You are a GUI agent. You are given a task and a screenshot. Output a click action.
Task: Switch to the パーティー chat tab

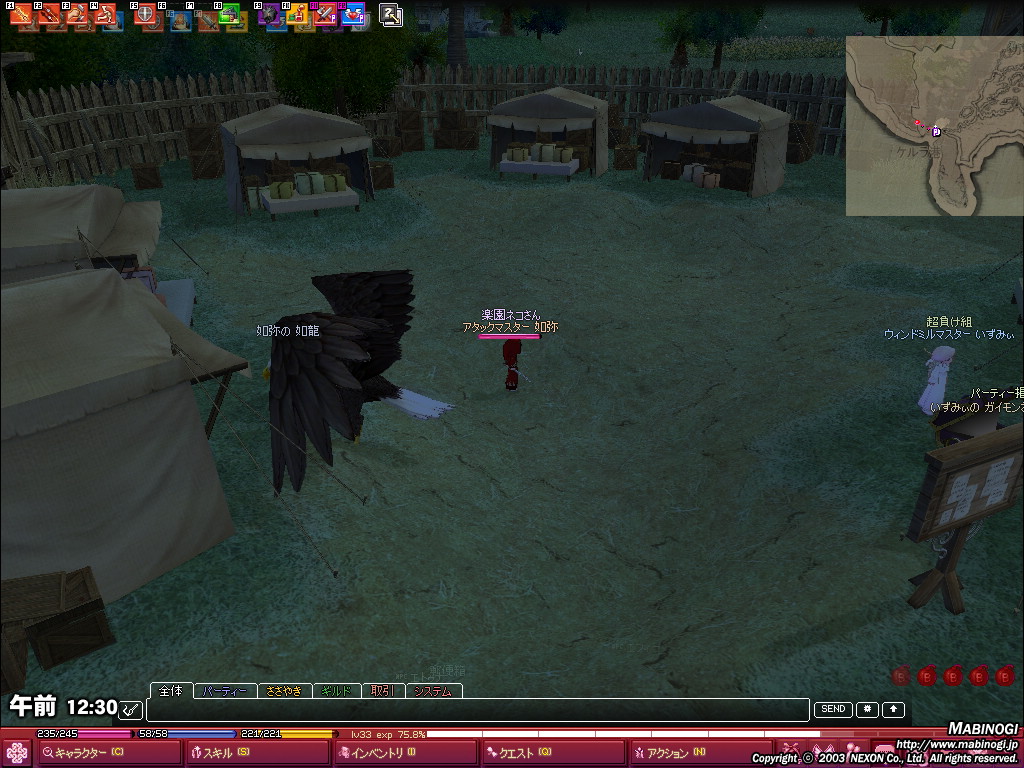(x=223, y=691)
